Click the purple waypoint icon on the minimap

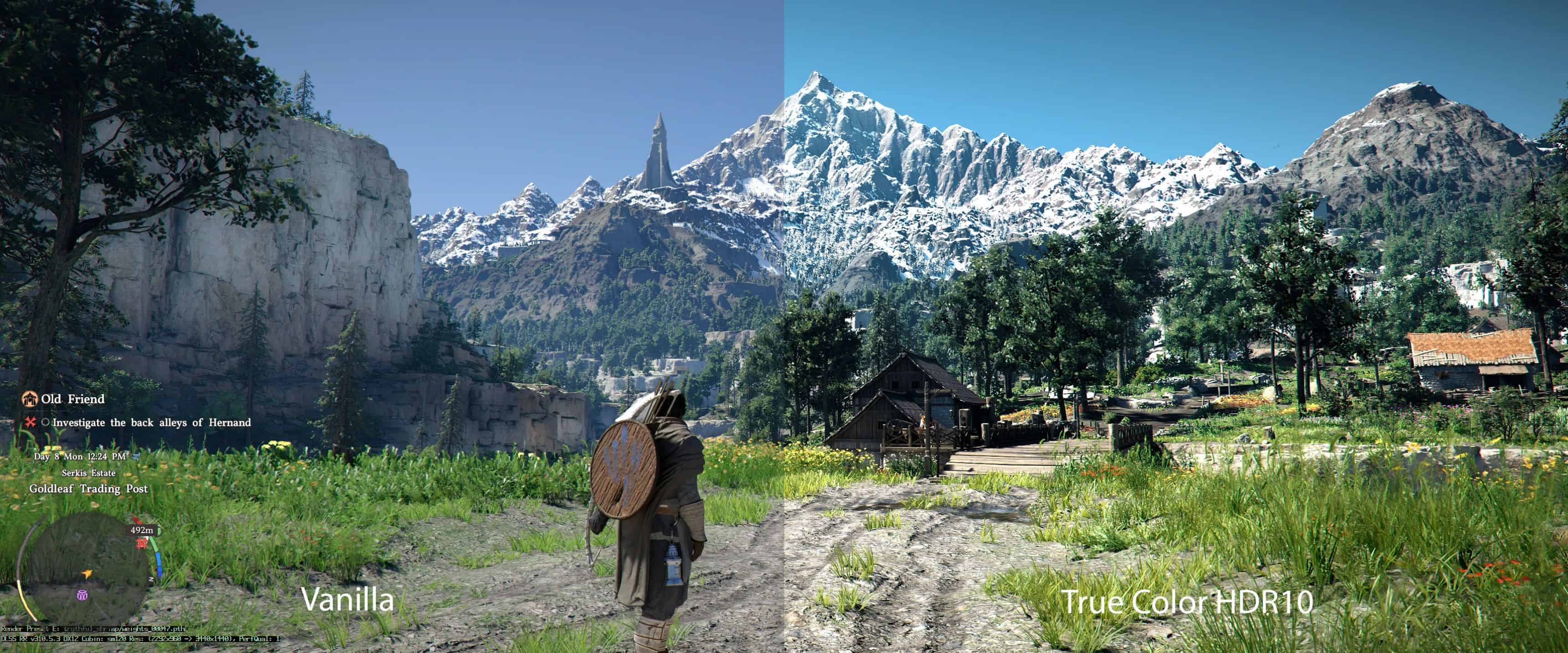click(x=82, y=596)
